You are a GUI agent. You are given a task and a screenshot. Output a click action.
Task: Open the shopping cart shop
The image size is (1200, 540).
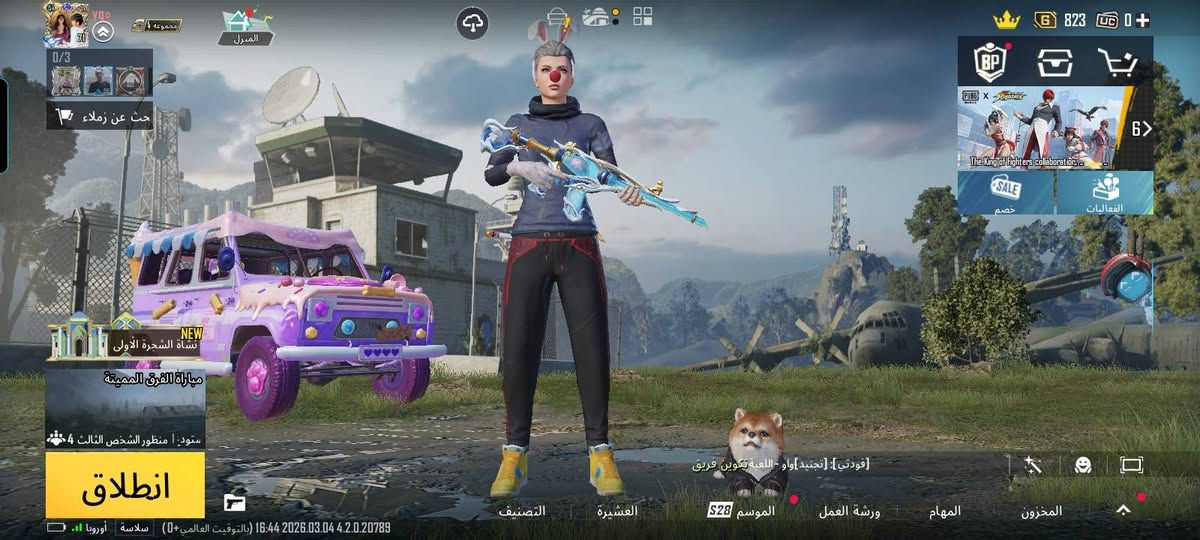[x=1117, y=63]
